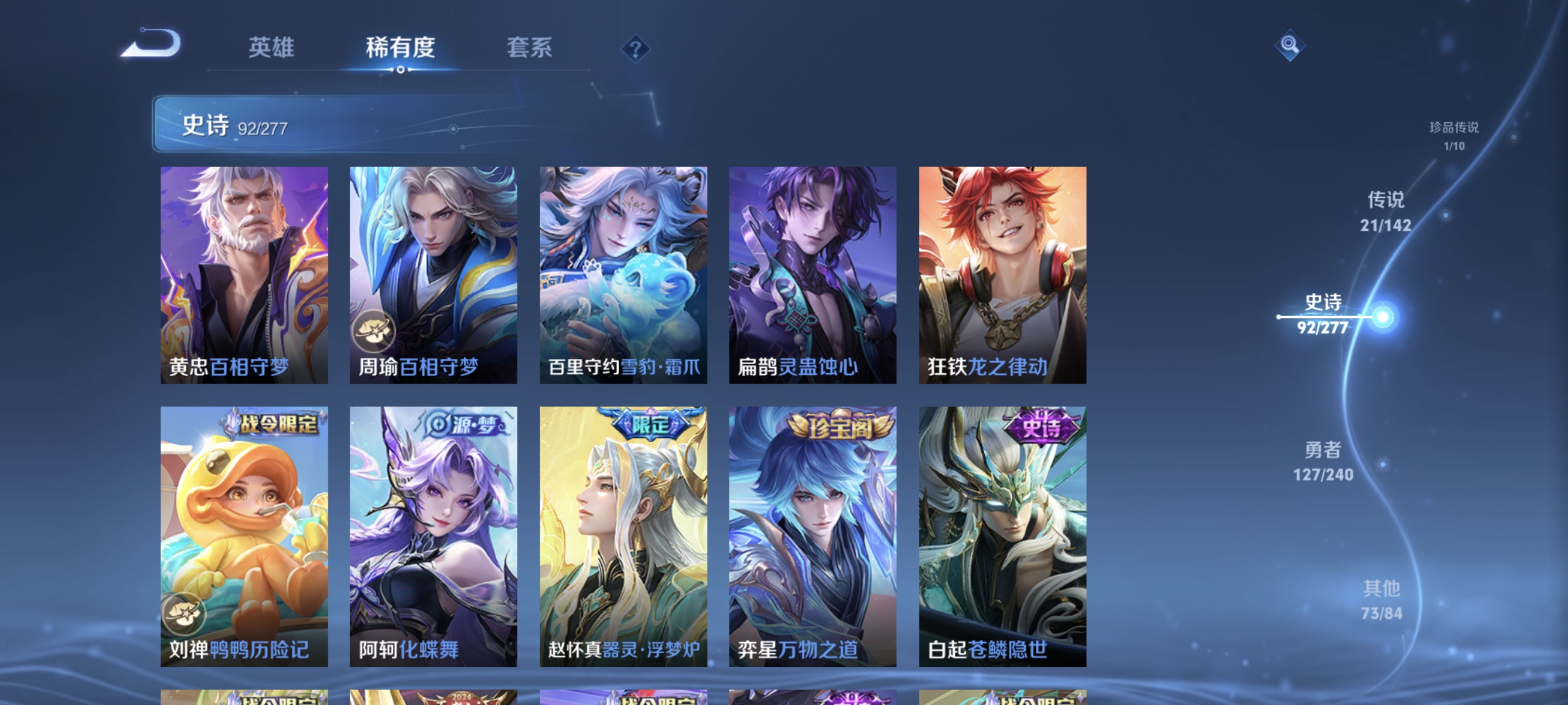The width and height of the screenshot is (1568, 705).
Task: Select the 稀有度 tab
Action: pos(401,48)
